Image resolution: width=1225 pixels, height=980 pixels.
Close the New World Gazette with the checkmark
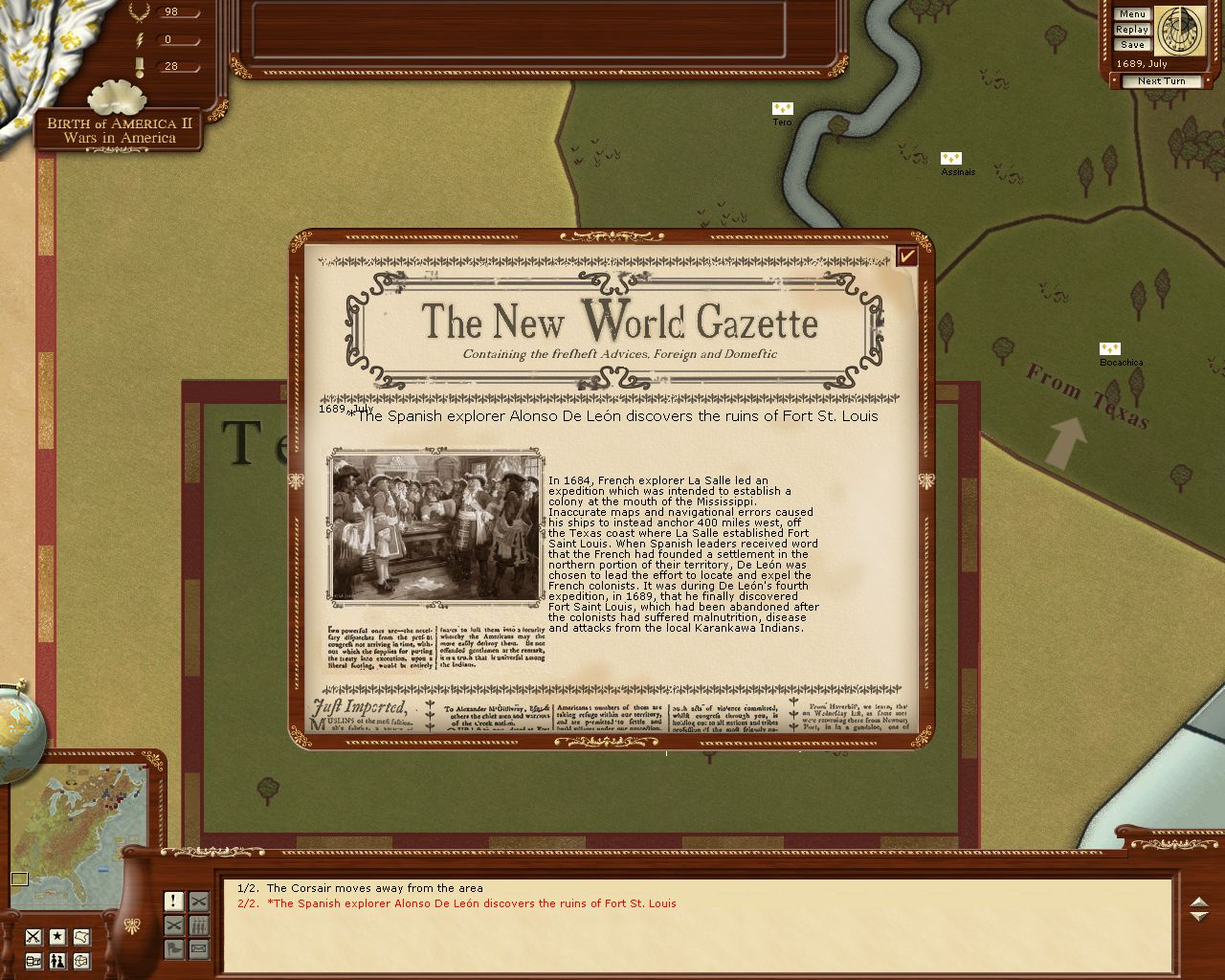point(906,256)
